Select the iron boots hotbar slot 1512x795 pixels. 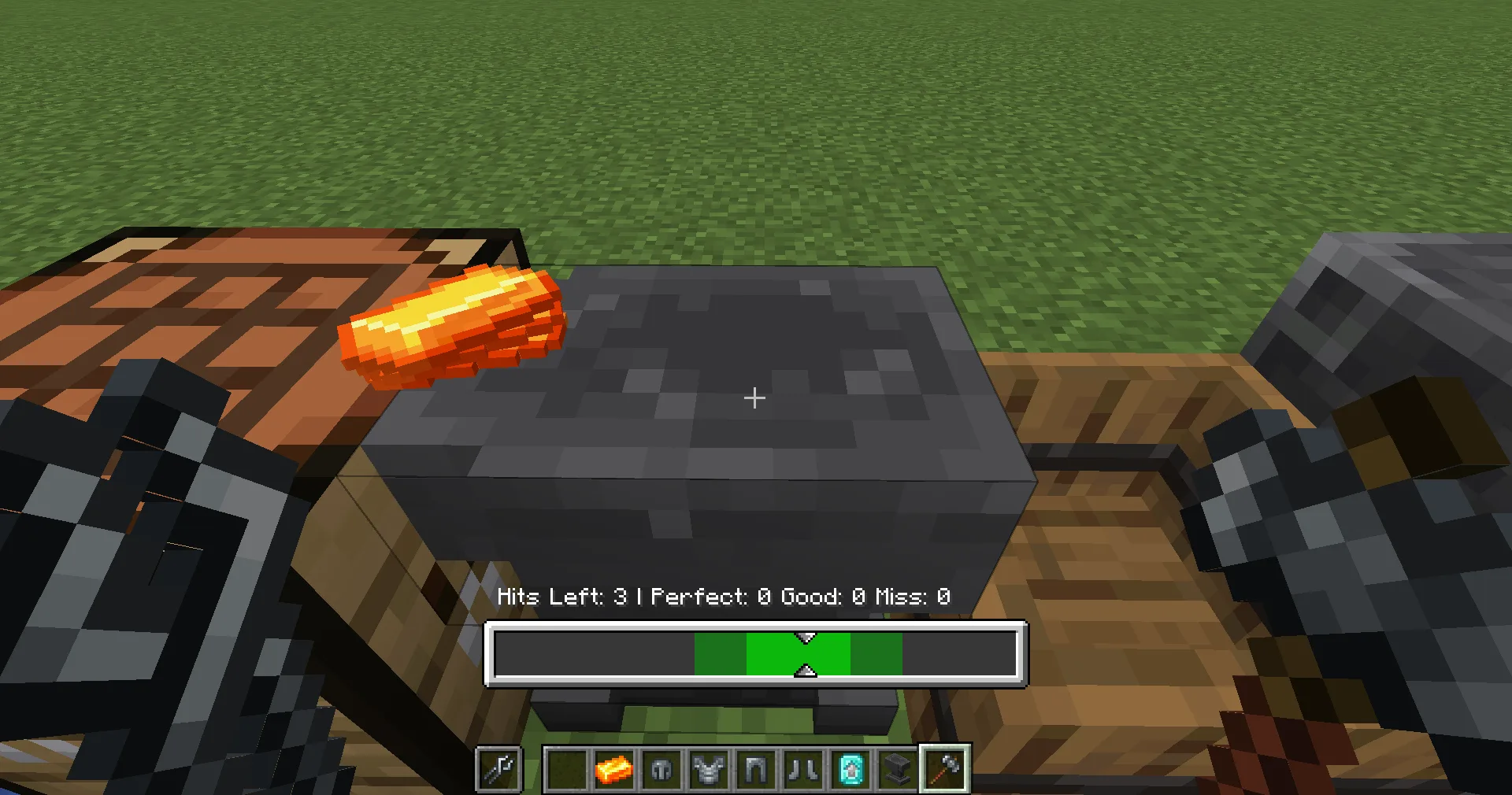point(802,769)
